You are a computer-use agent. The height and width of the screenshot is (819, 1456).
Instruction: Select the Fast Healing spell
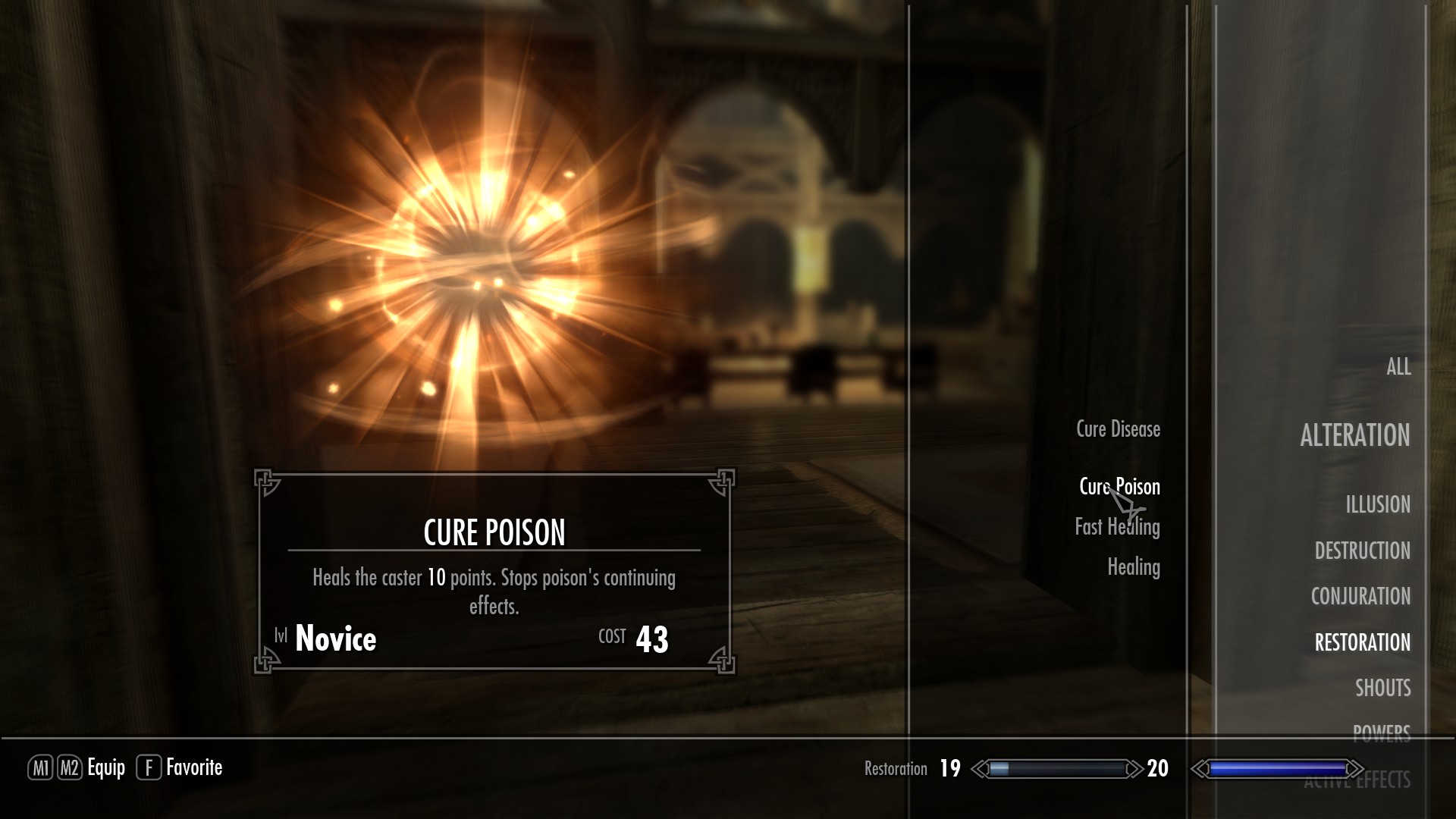1117,527
